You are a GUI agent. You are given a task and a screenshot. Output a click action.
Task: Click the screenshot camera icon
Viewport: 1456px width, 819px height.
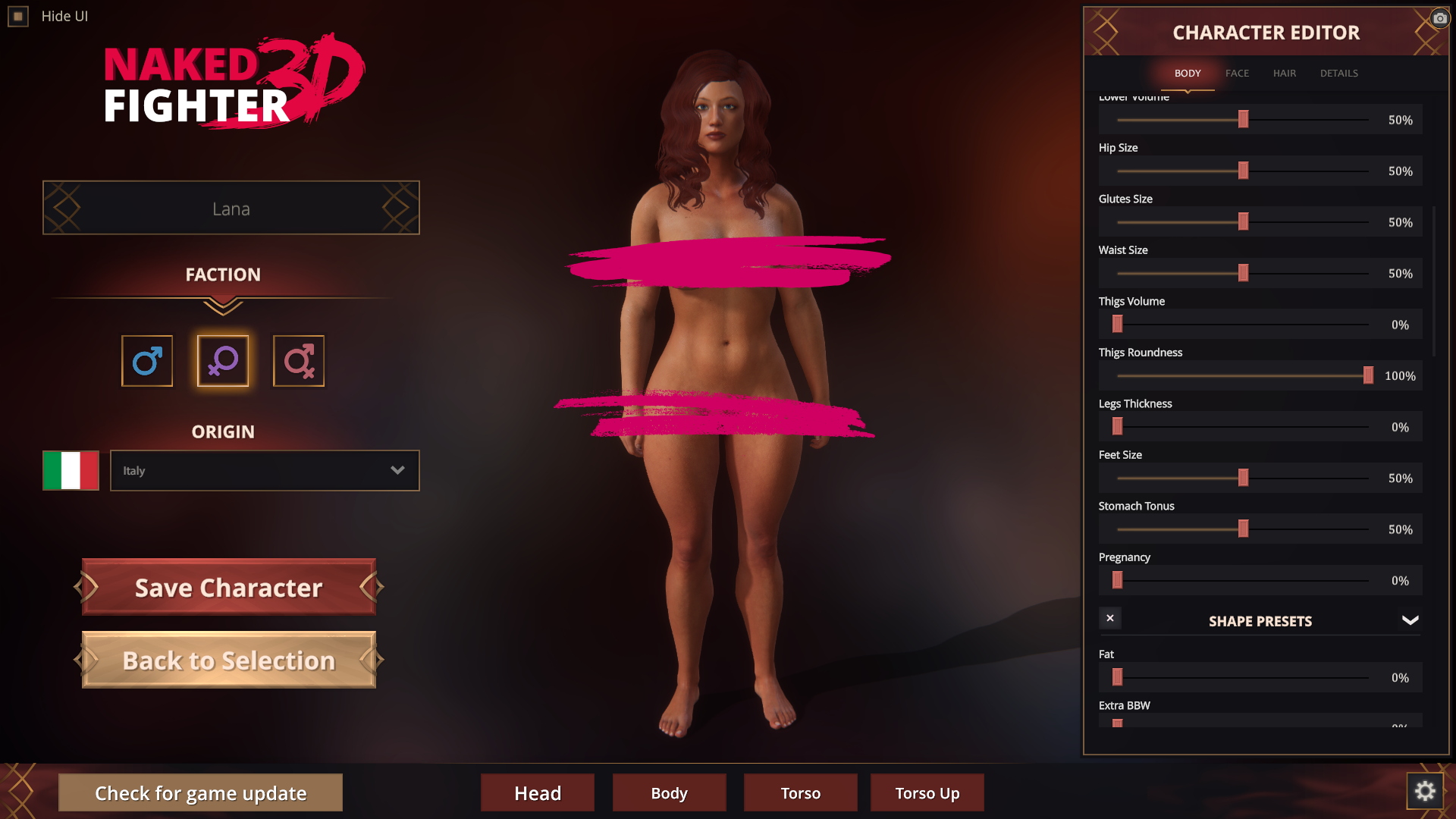click(1440, 18)
